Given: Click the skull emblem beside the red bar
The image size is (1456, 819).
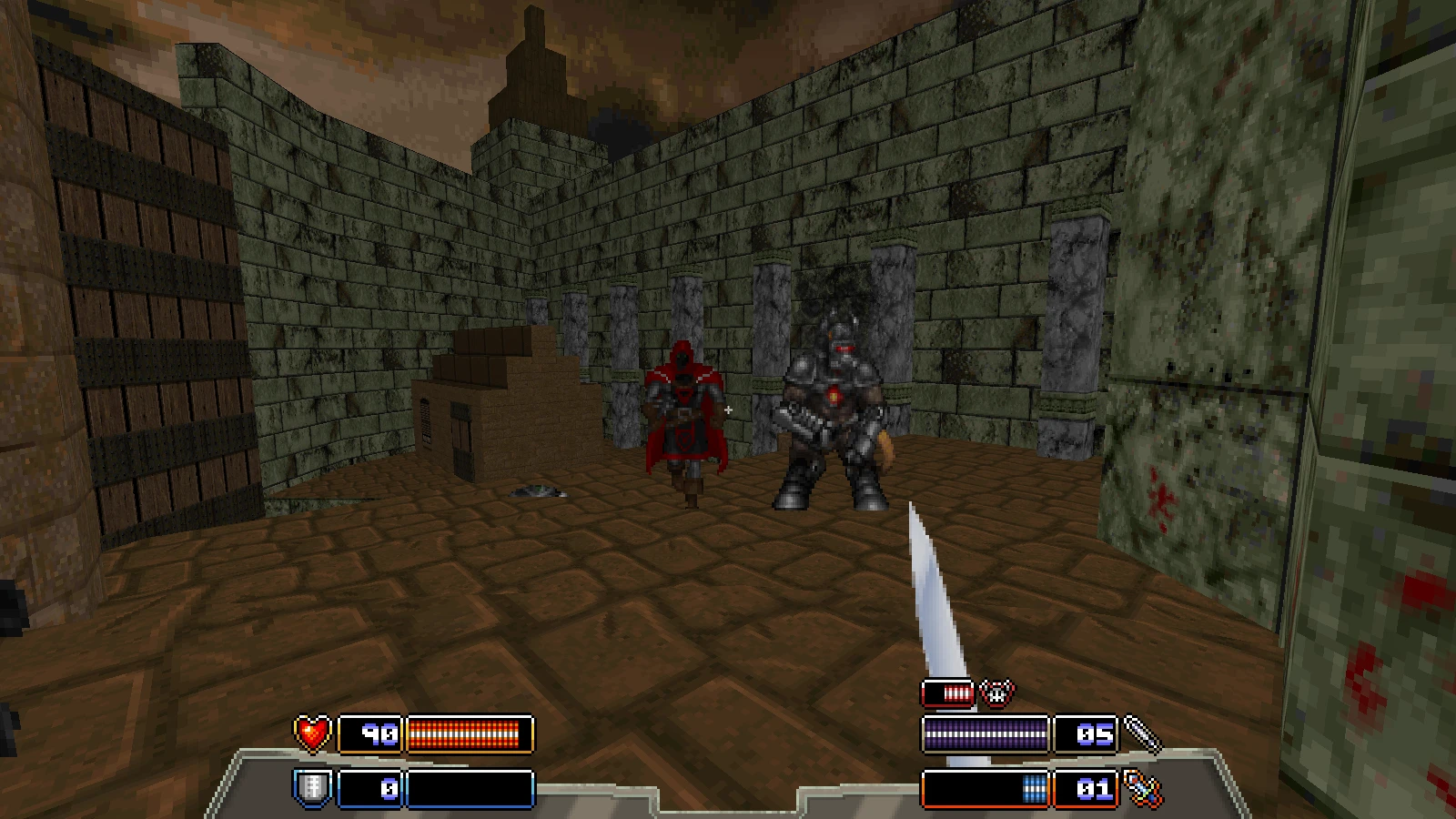Looking at the screenshot, I should (998, 693).
